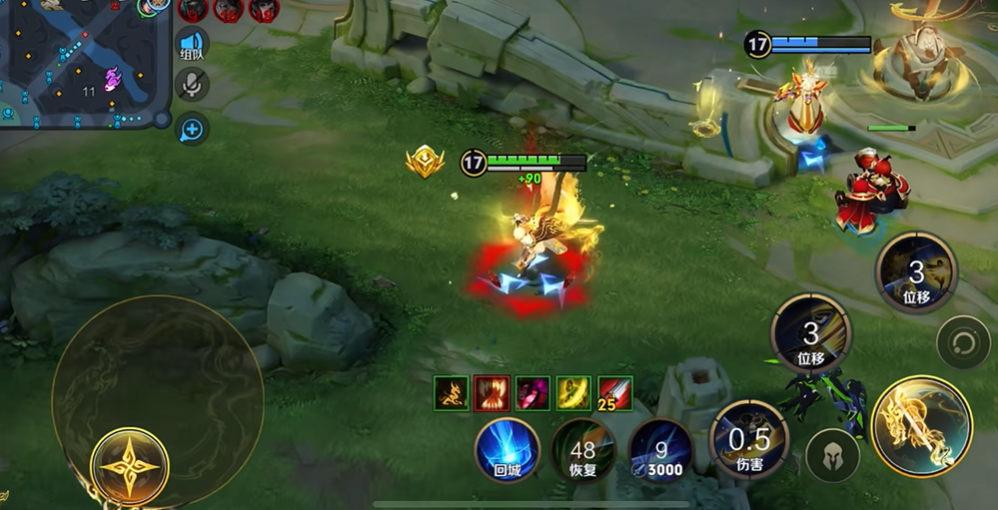Image resolution: width=998 pixels, height=510 pixels.
Task: Trigger the item skill showing 3000
Action: [x=660, y=450]
